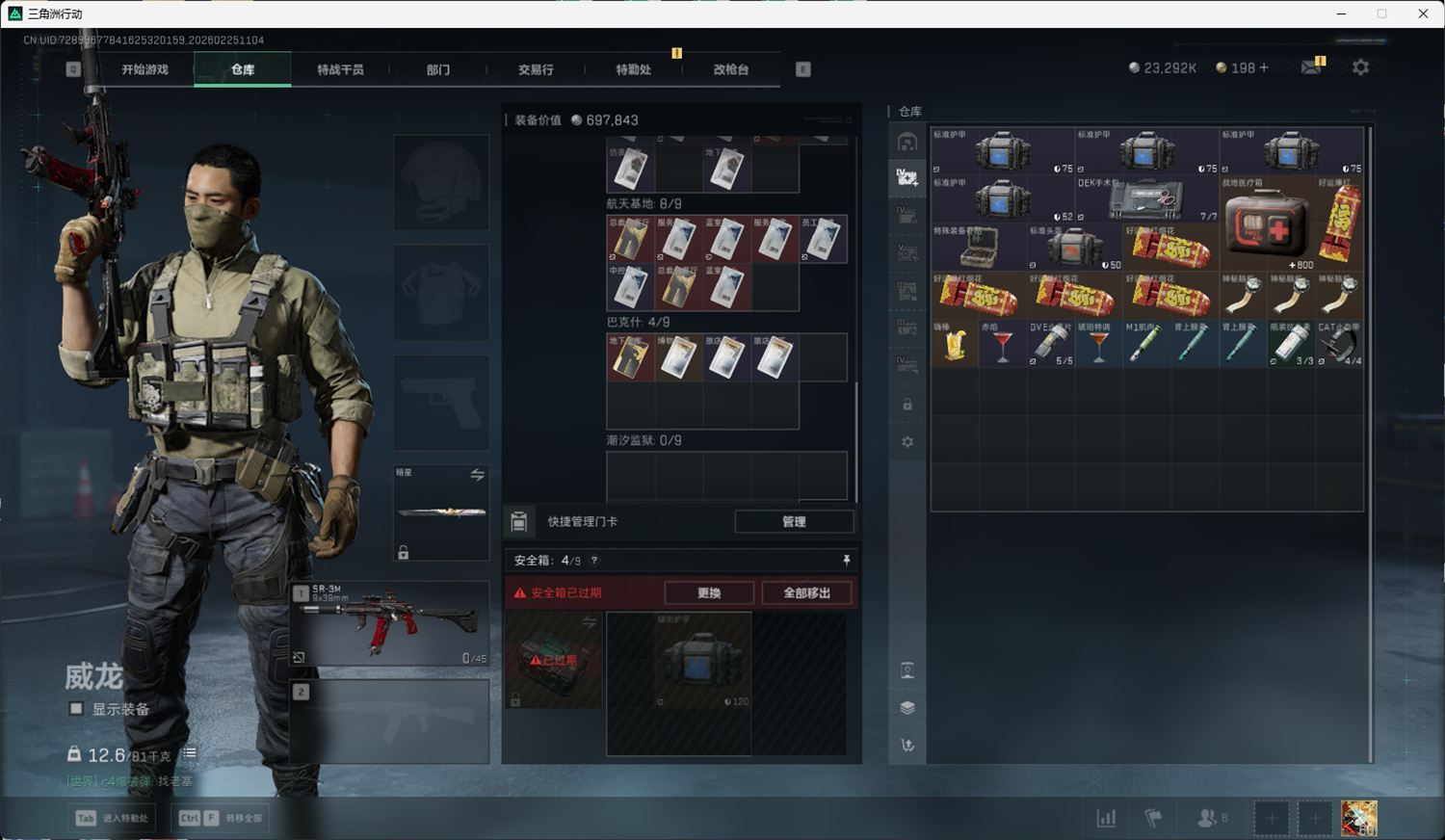Viewport: 1445px width, 840px height.
Task: Open the mail envelope icon
Action: click(x=1311, y=67)
